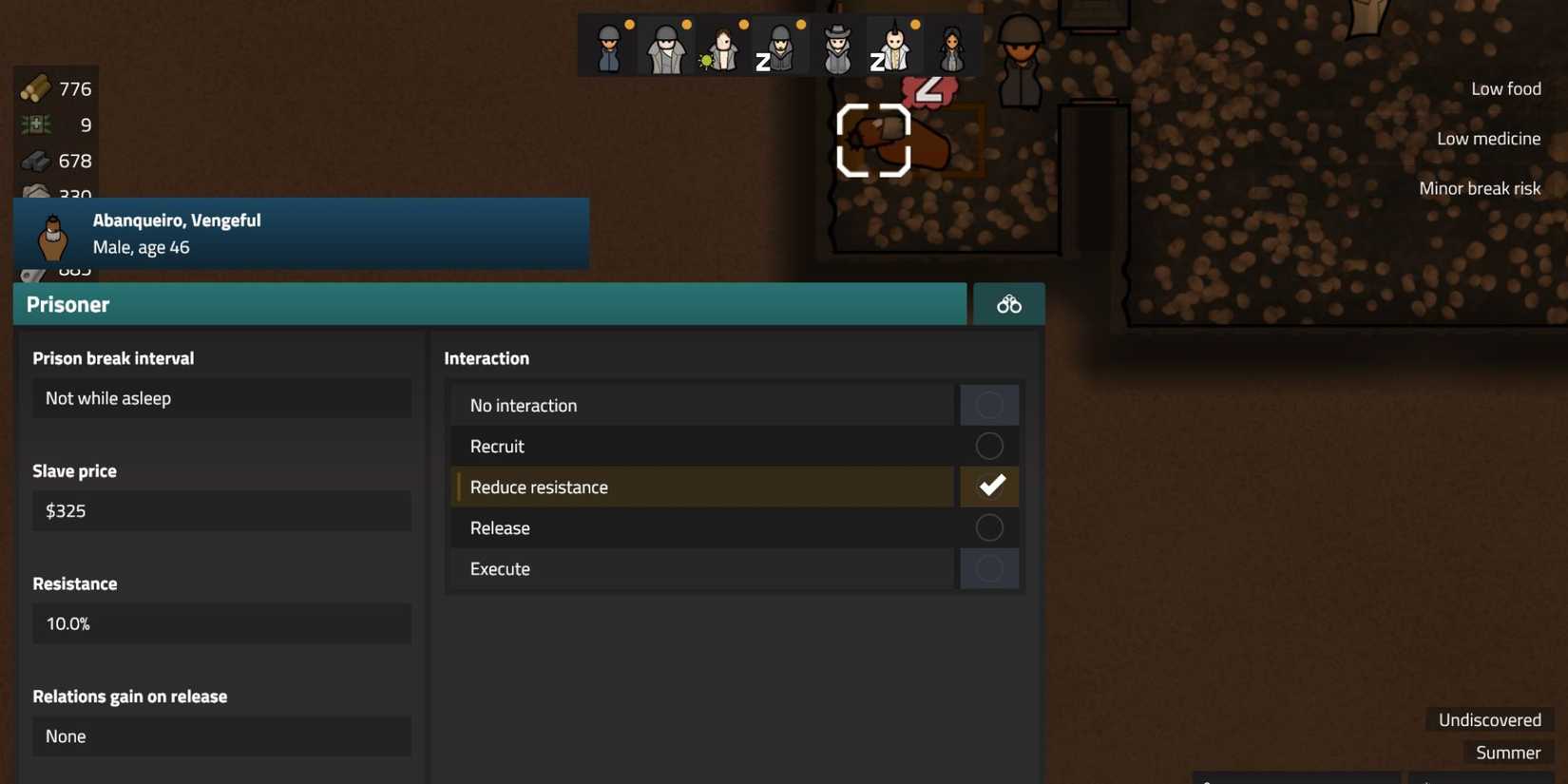Enable the Release interaction option
The width and height of the screenshot is (1568, 784).
(x=989, y=527)
